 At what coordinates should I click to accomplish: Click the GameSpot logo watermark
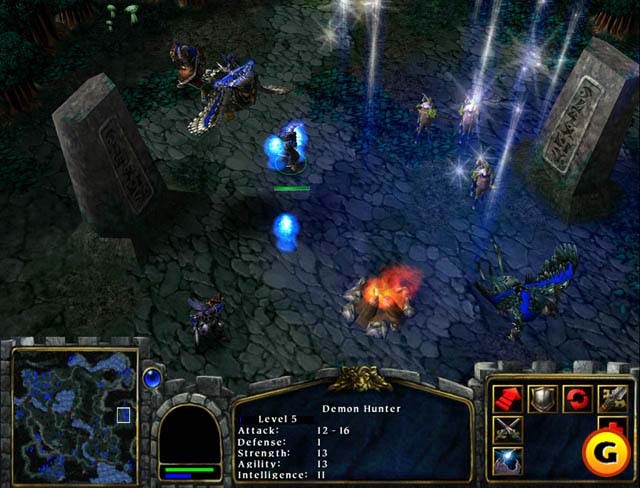tap(606, 452)
